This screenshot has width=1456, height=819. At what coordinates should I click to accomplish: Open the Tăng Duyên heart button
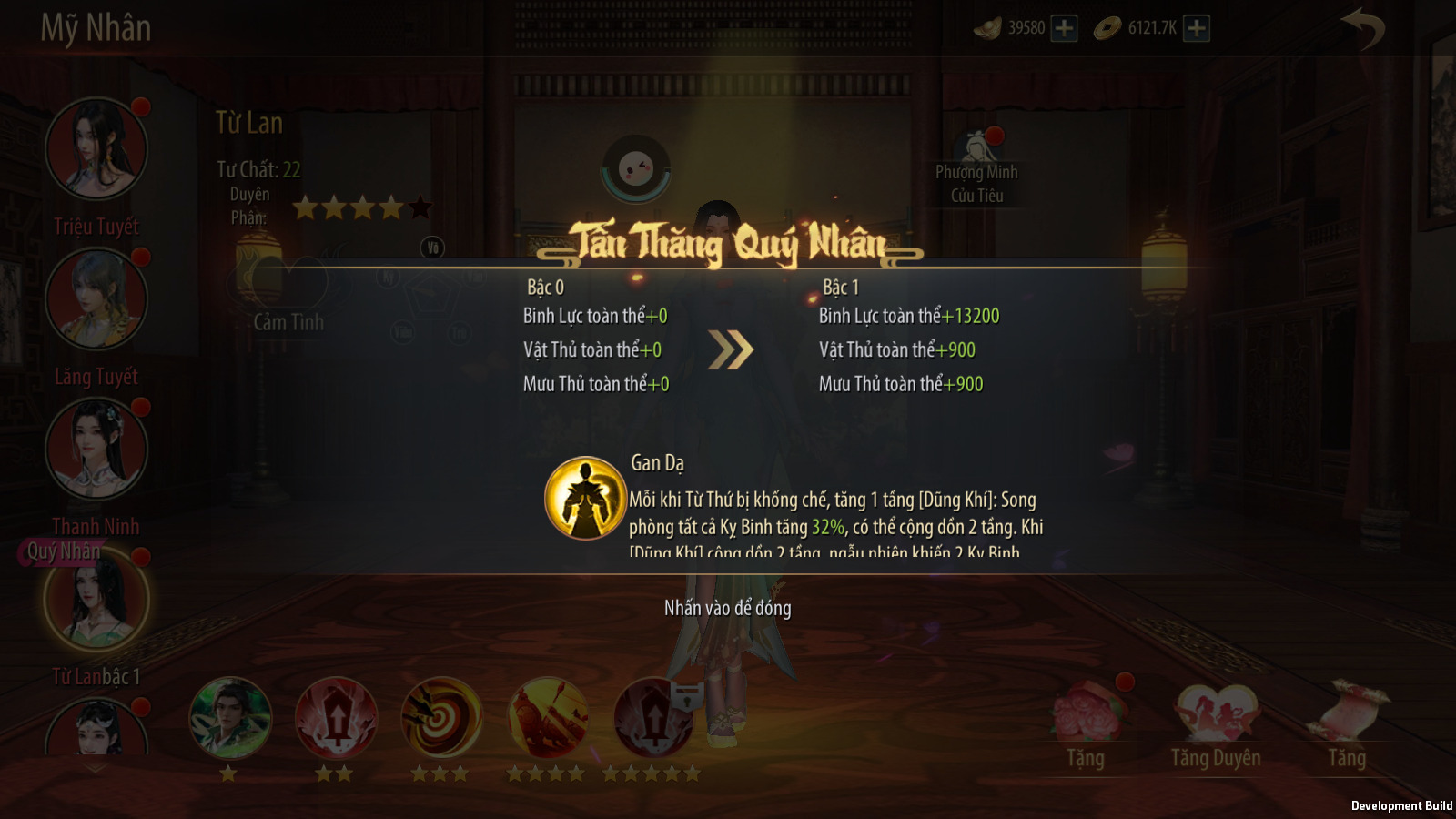coord(1216,714)
